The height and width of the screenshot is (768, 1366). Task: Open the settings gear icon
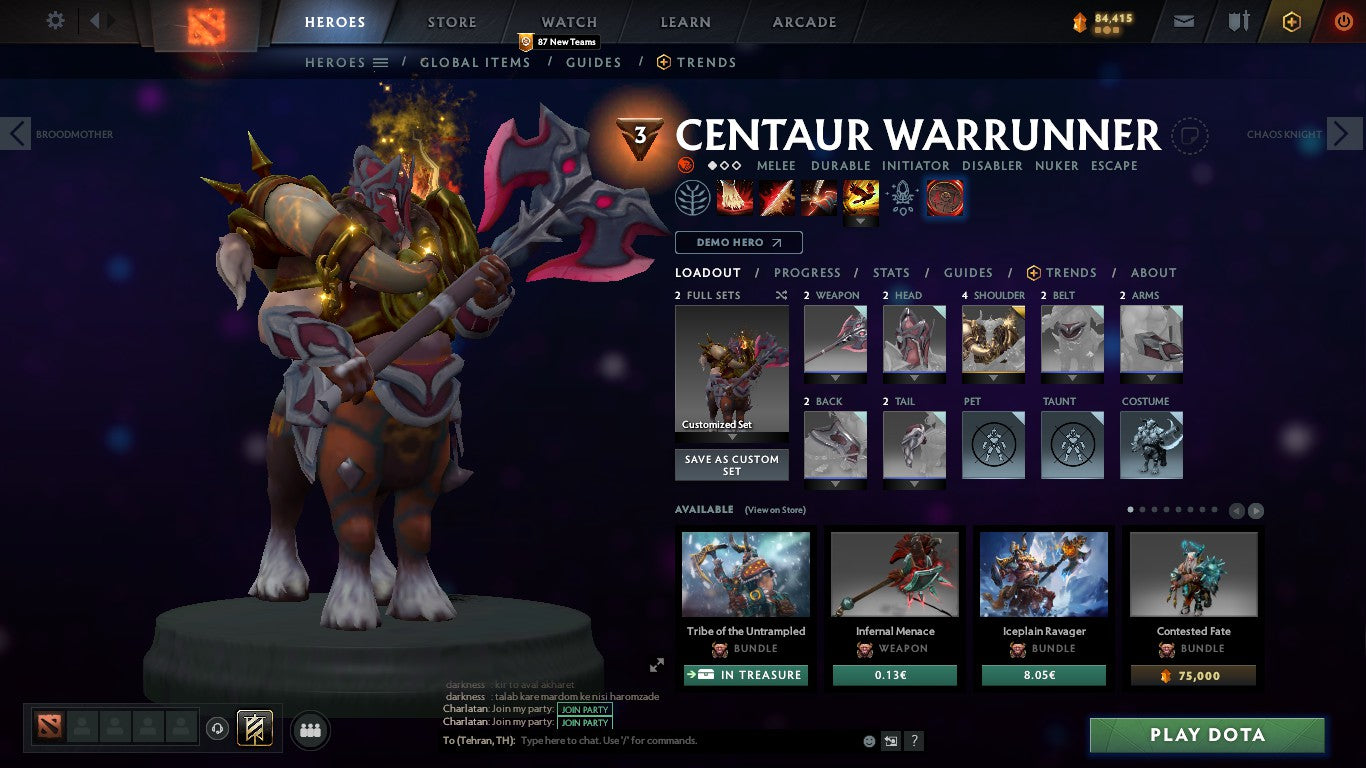pyautogui.click(x=55, y=20)
